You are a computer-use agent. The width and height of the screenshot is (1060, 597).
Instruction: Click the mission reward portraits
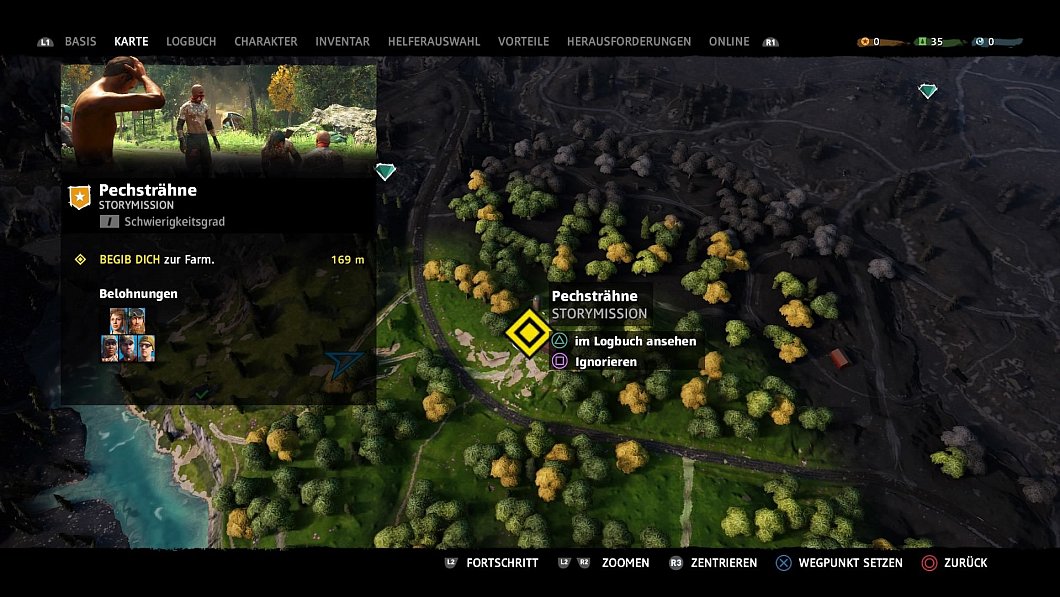click(128, 334)
